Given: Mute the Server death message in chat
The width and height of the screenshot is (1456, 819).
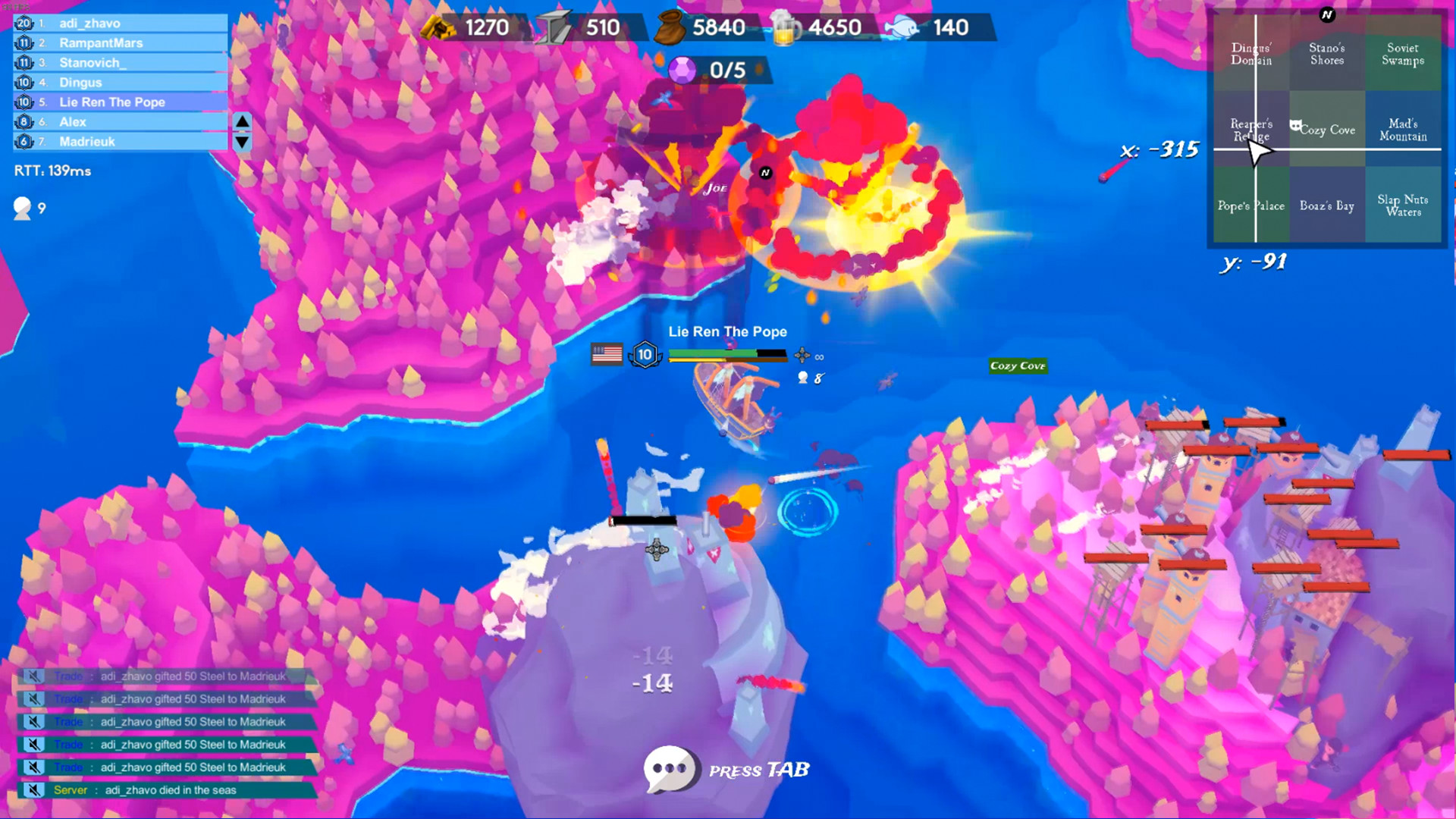Looking at the screenshot, I should (34, 789).
